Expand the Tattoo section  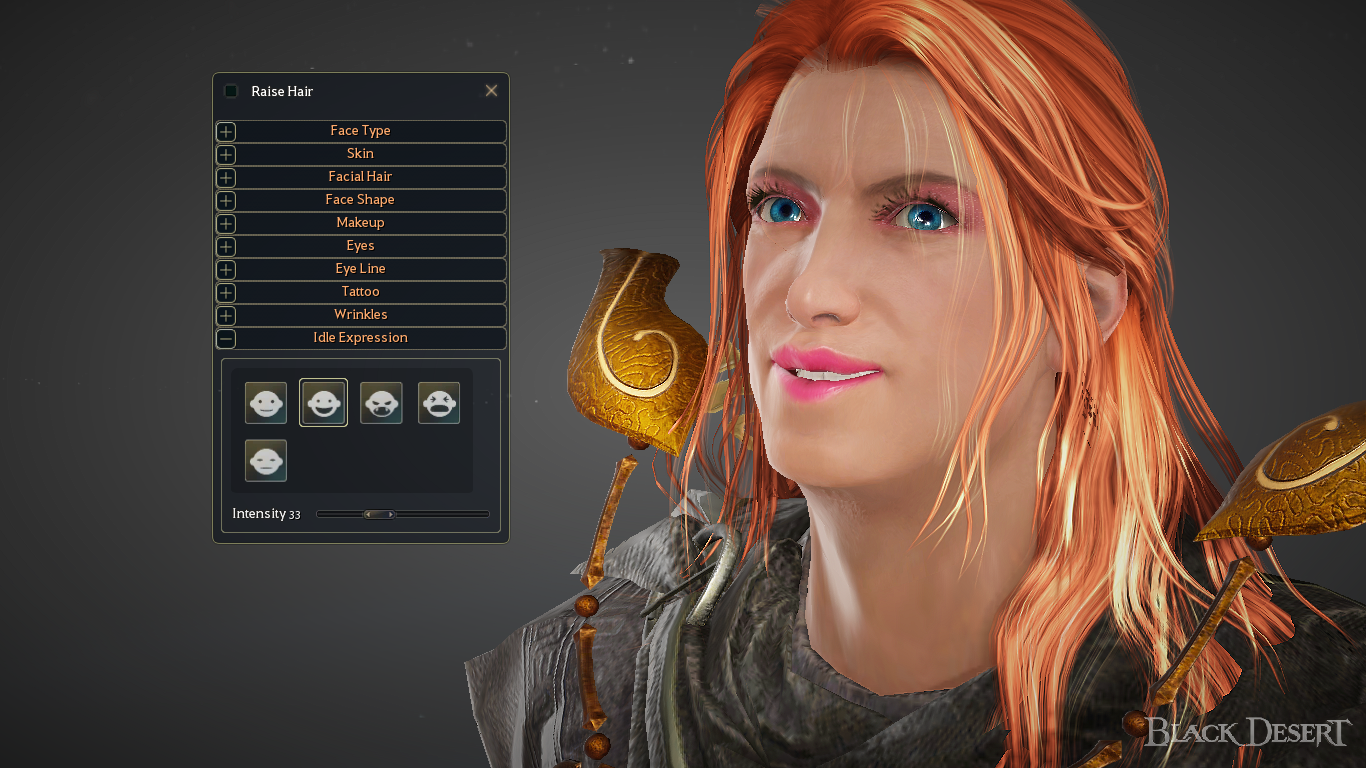[225, 292]
